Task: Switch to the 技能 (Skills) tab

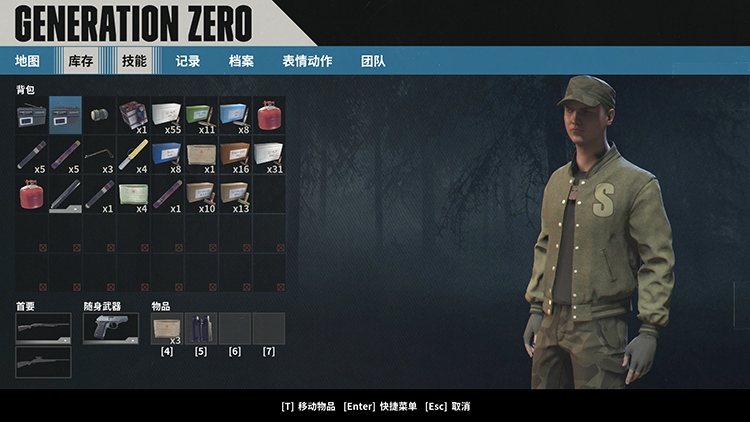Action: click(x=134, y=61)
